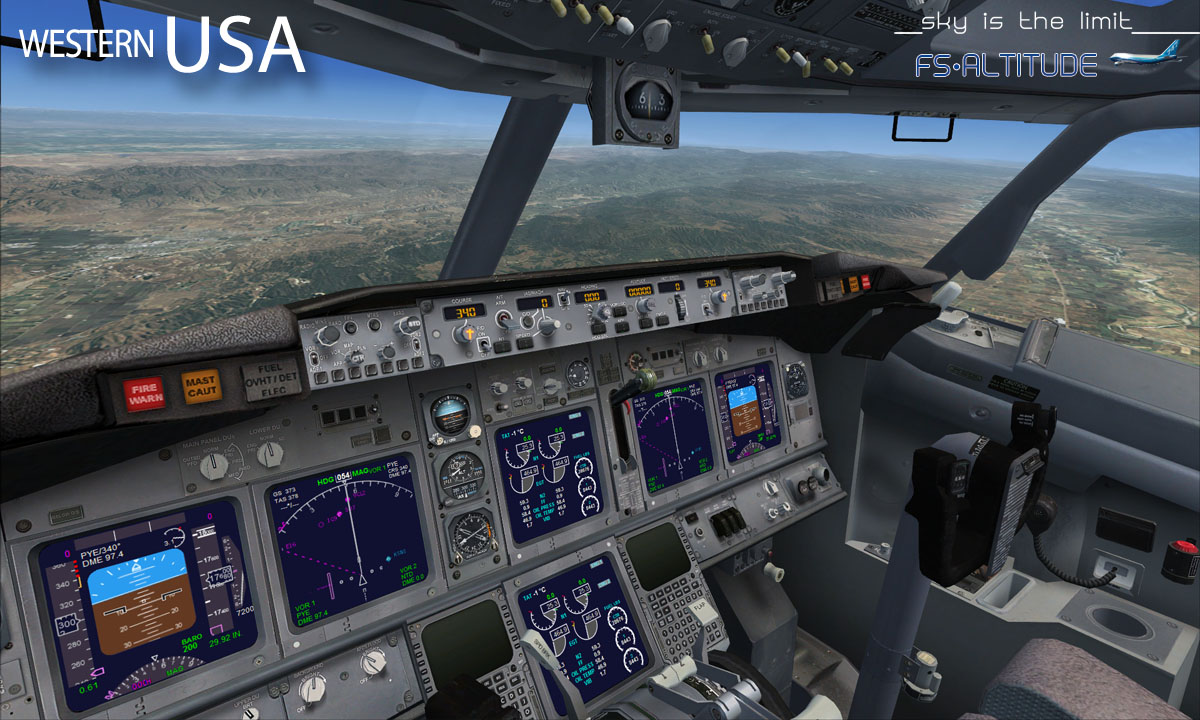This screenshot has height=720, width=1200.
Task: Turn the LOWER DU selector knob
Action: pyautogui.click(x=269, y=455)
